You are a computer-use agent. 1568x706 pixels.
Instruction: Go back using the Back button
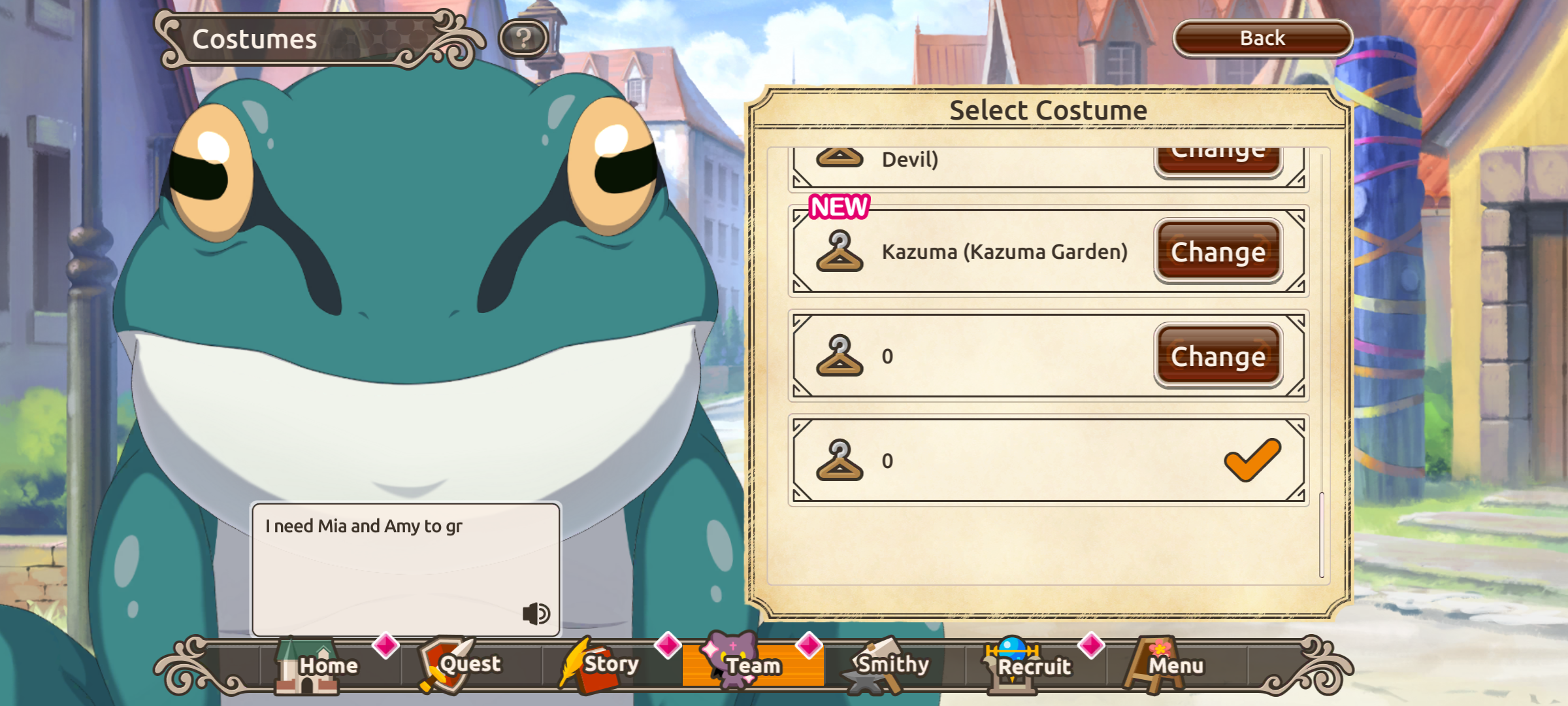(x=1262, y=39)
